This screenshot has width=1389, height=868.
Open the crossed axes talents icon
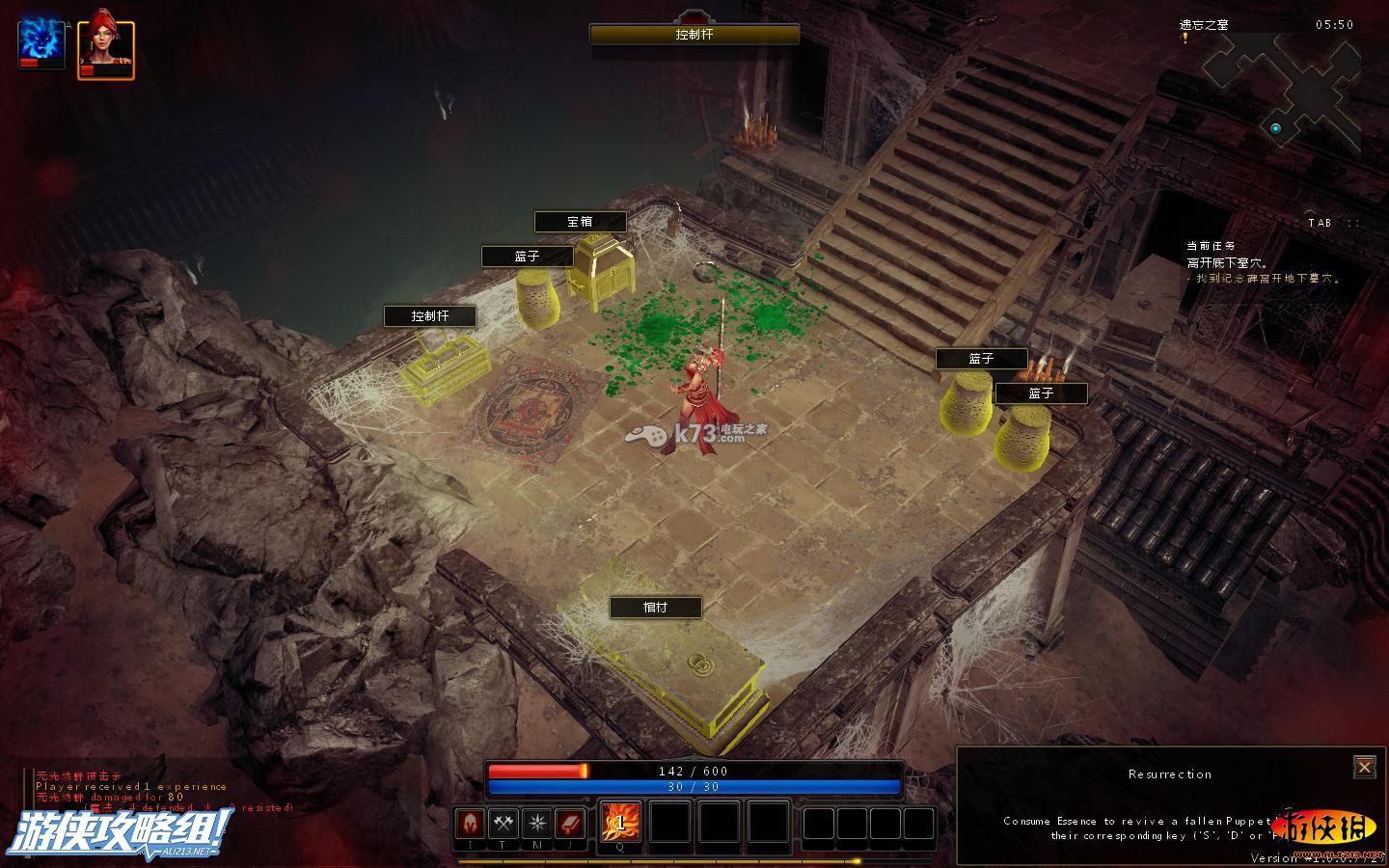point(504,824)
